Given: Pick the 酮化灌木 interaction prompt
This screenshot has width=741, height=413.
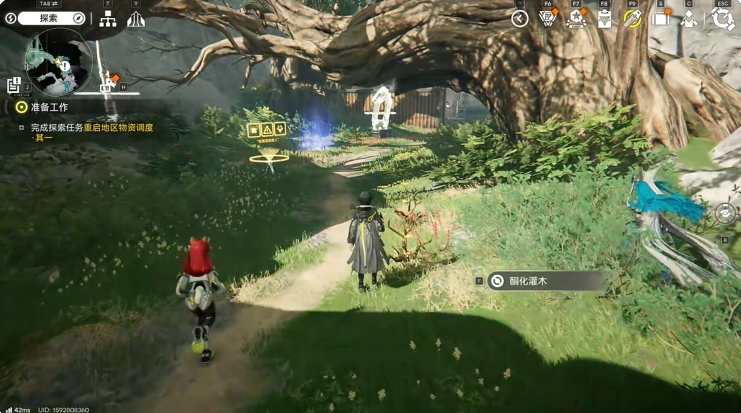Looking at the screenshot, I should [x=540, y=282].
